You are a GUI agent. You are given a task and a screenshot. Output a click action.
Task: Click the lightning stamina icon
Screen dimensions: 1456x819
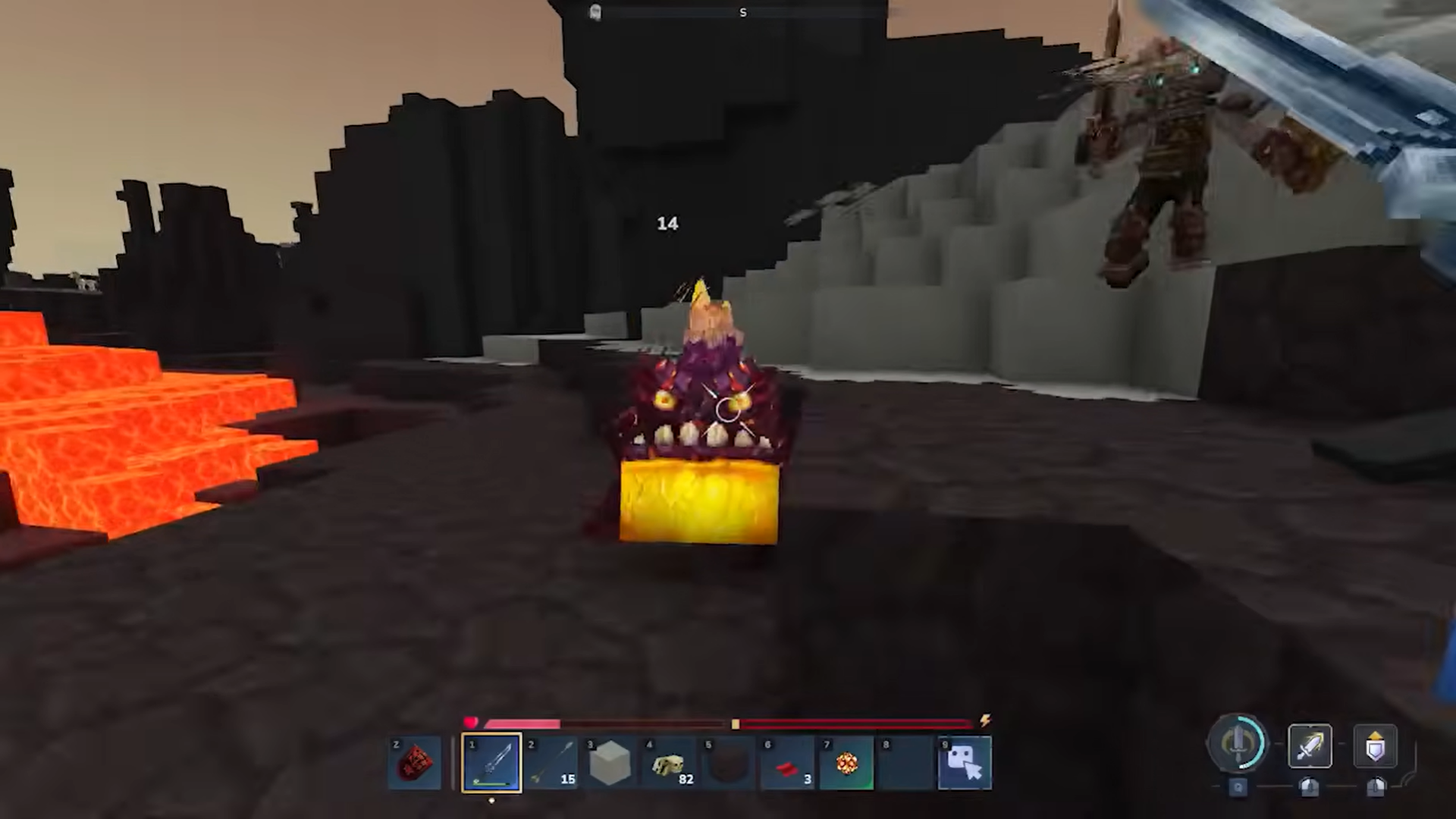click(x=984, y=721)
